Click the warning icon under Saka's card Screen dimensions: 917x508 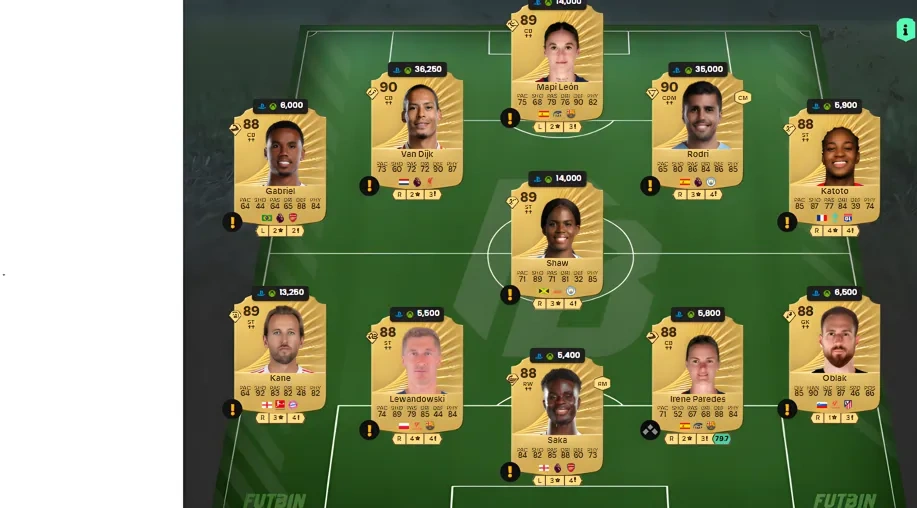pyautogui.click(x=510, y=471)
